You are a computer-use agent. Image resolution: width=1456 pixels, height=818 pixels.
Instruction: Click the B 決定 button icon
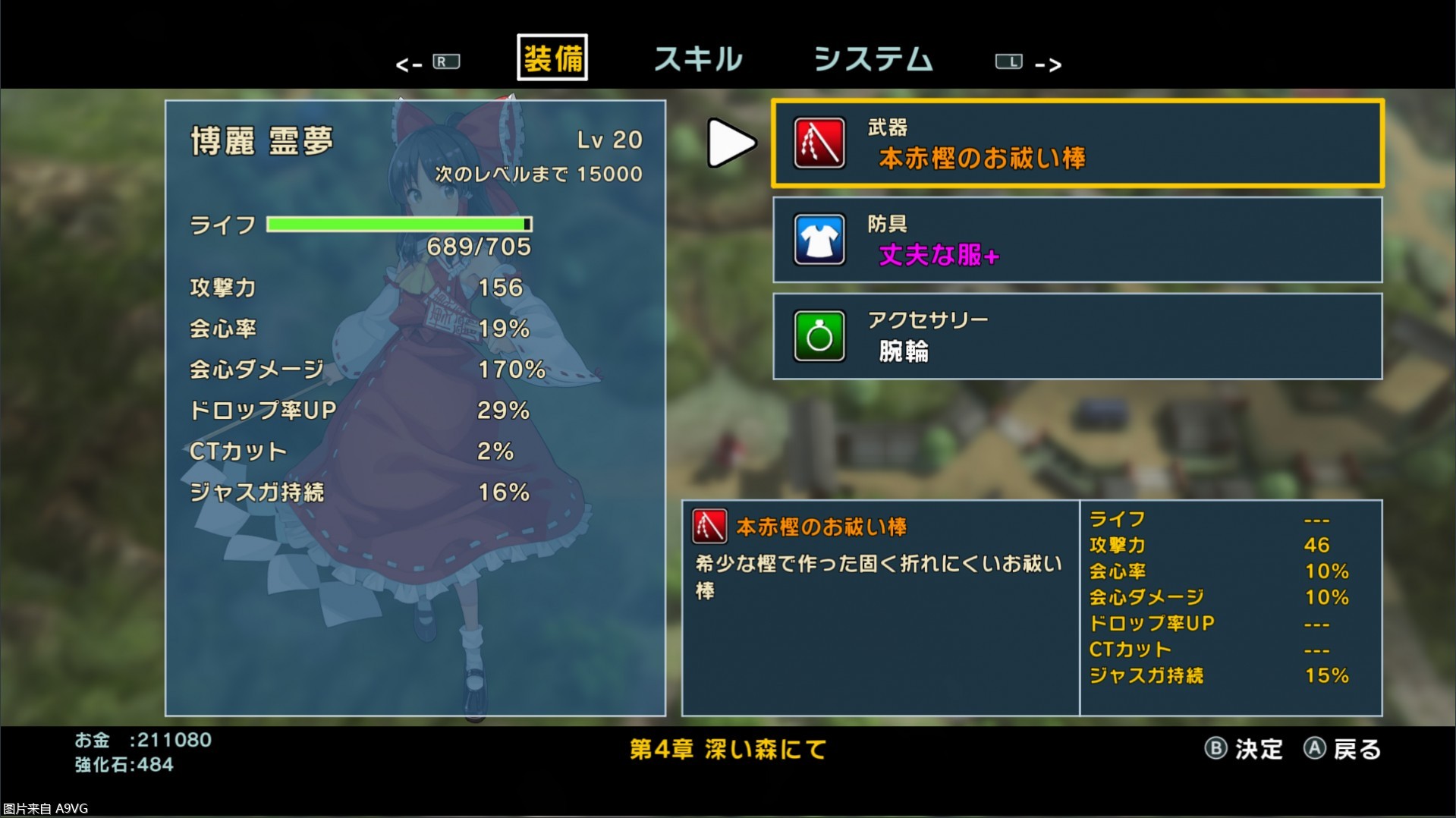point(1217,750)
